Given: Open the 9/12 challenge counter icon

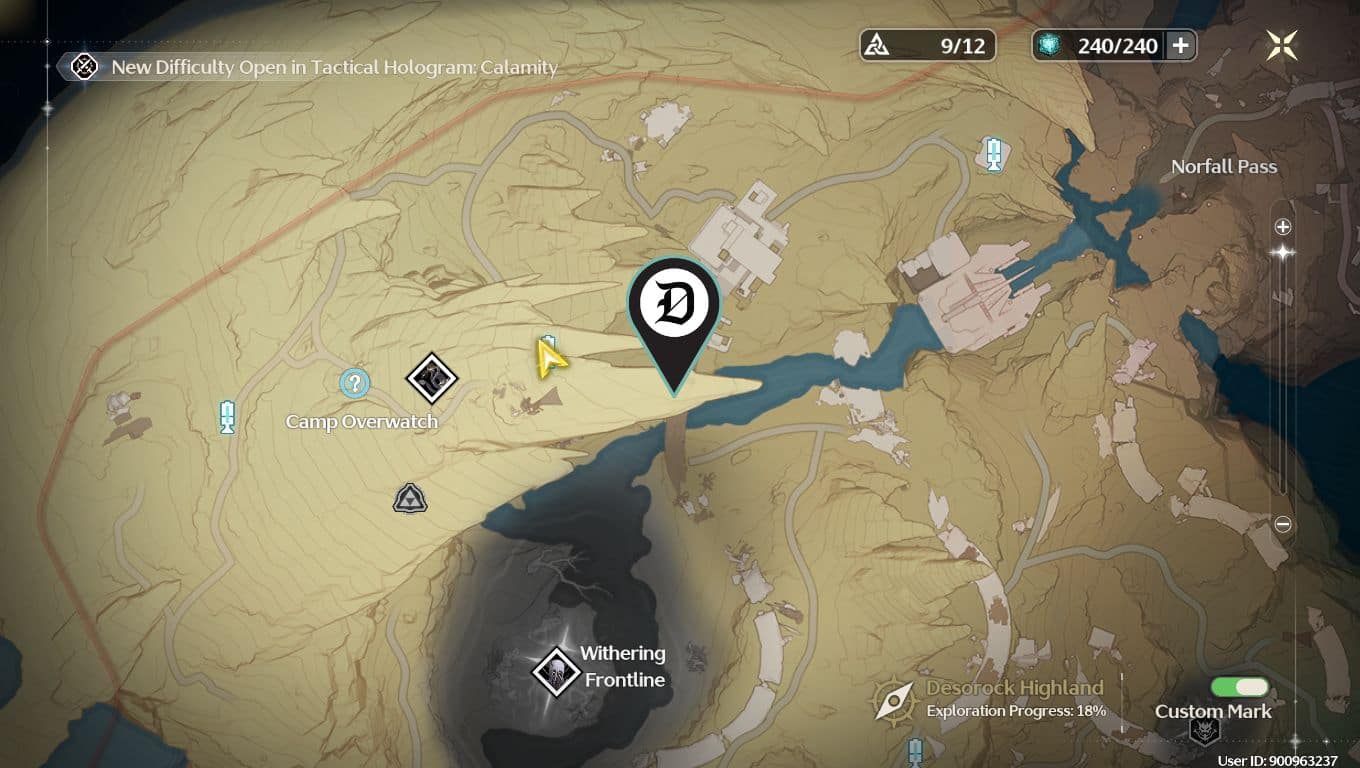Looking at the screenshot, I should (878, 44).
